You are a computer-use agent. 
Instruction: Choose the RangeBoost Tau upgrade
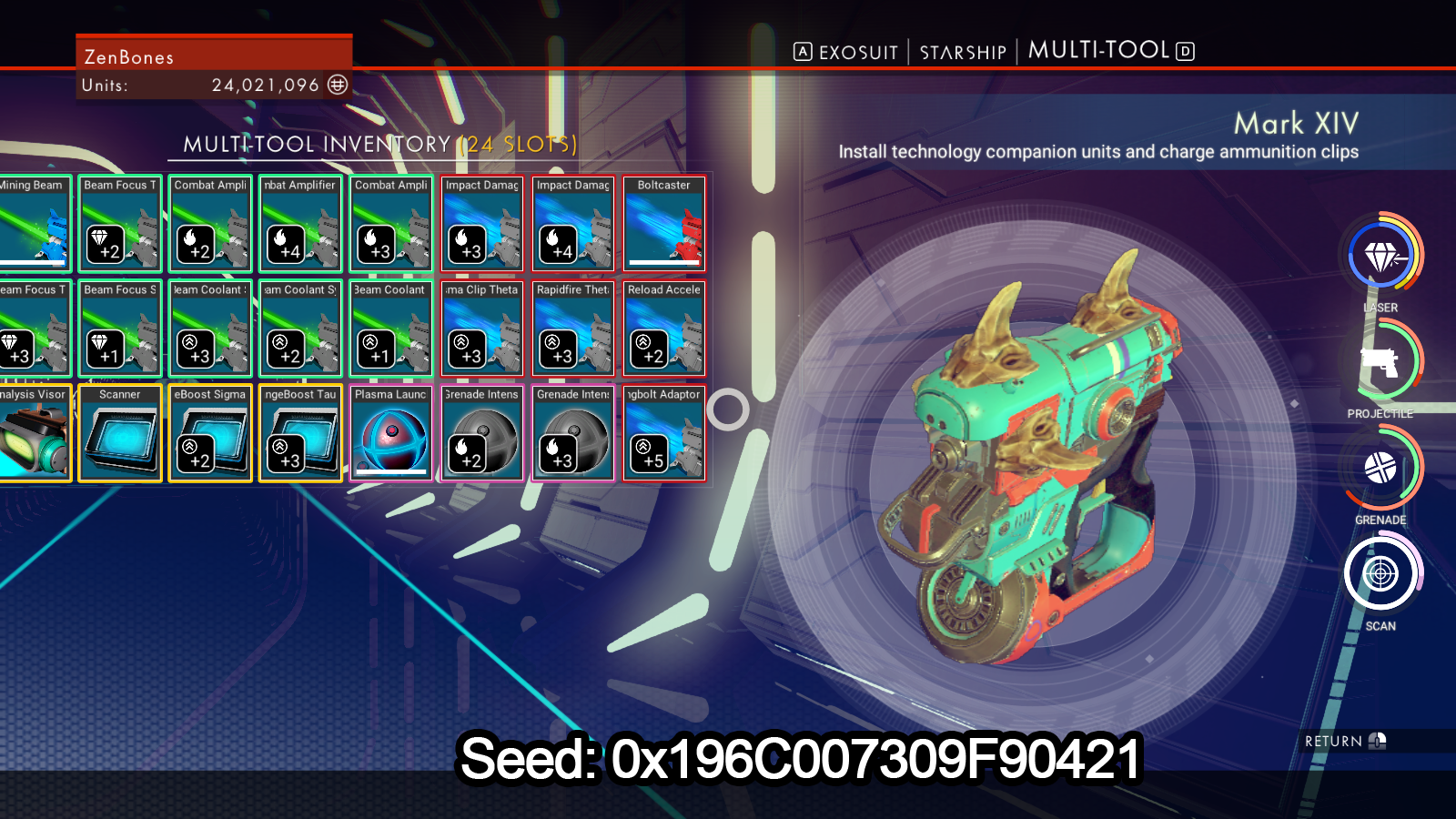[300, 433]
